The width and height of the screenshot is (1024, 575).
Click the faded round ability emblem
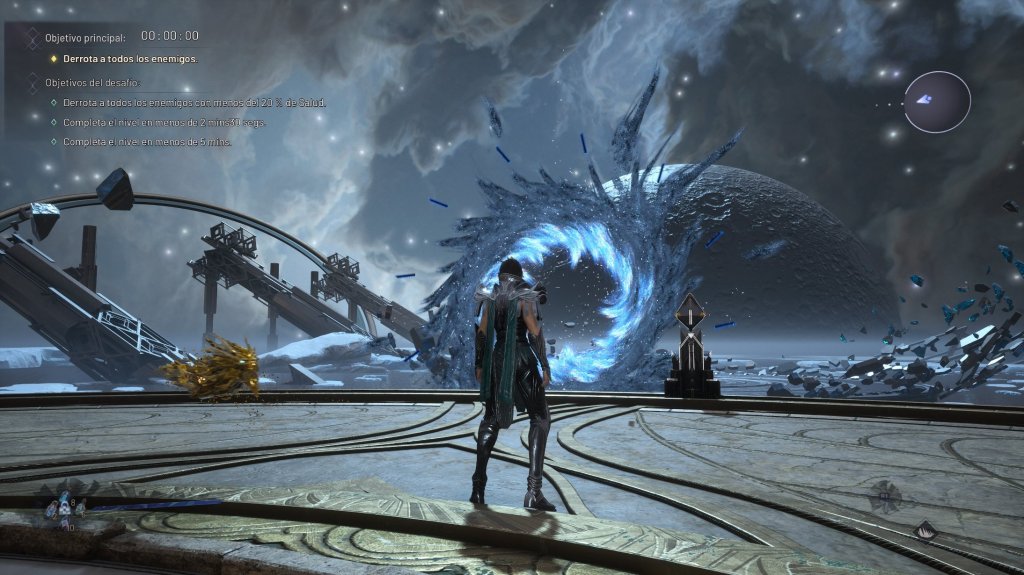click(x=884, y=495)
